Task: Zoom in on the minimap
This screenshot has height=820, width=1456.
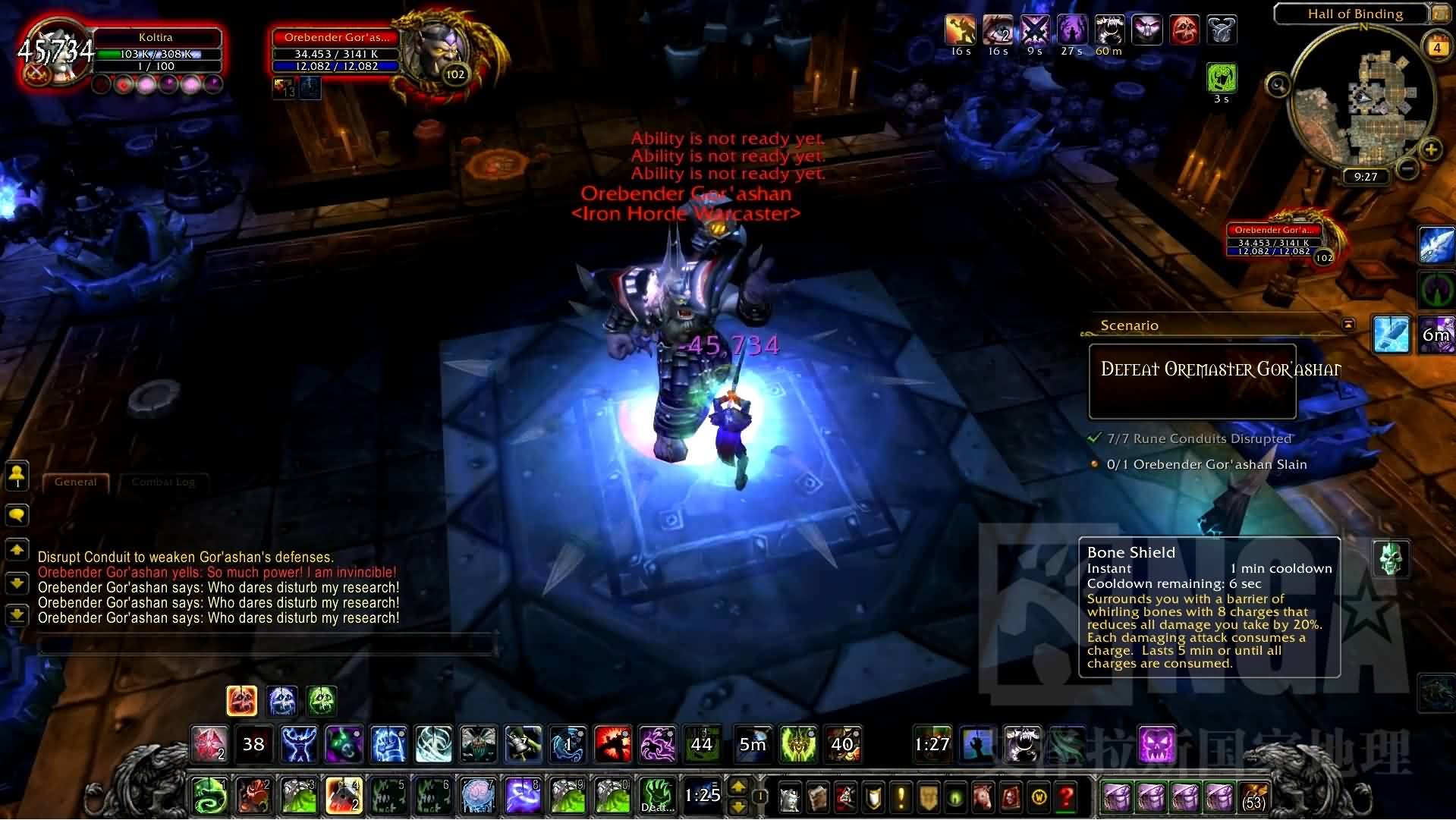Action: 1430,149
